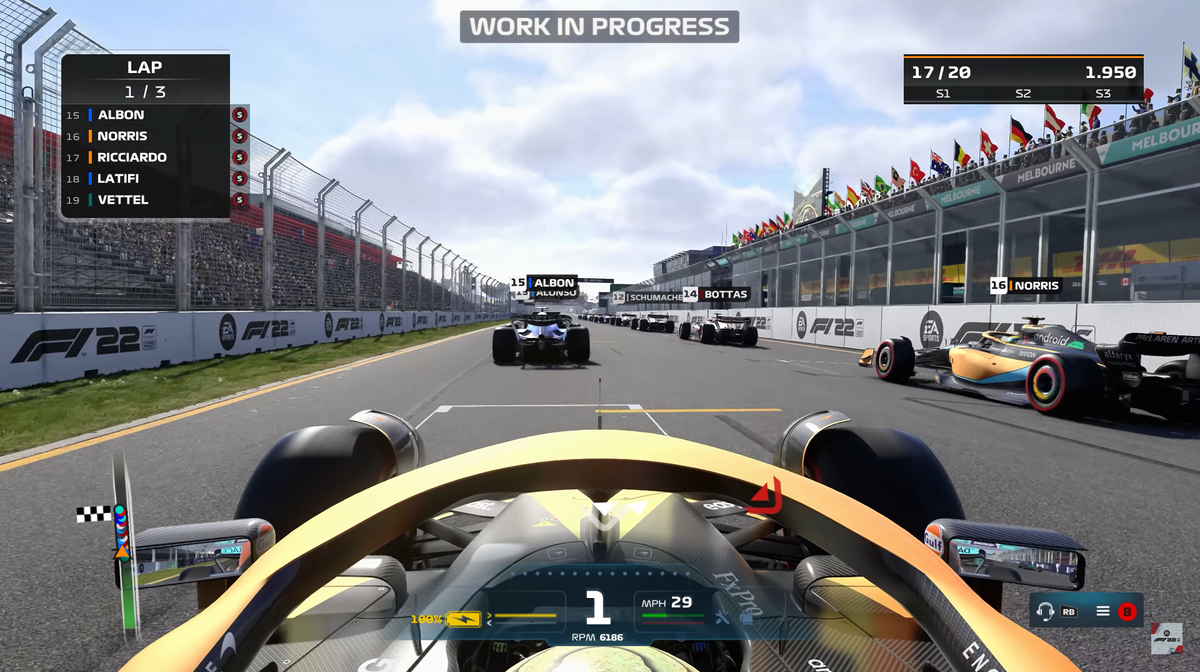
Task: Open the headset radio command icon
Action: click(1046, 611)
